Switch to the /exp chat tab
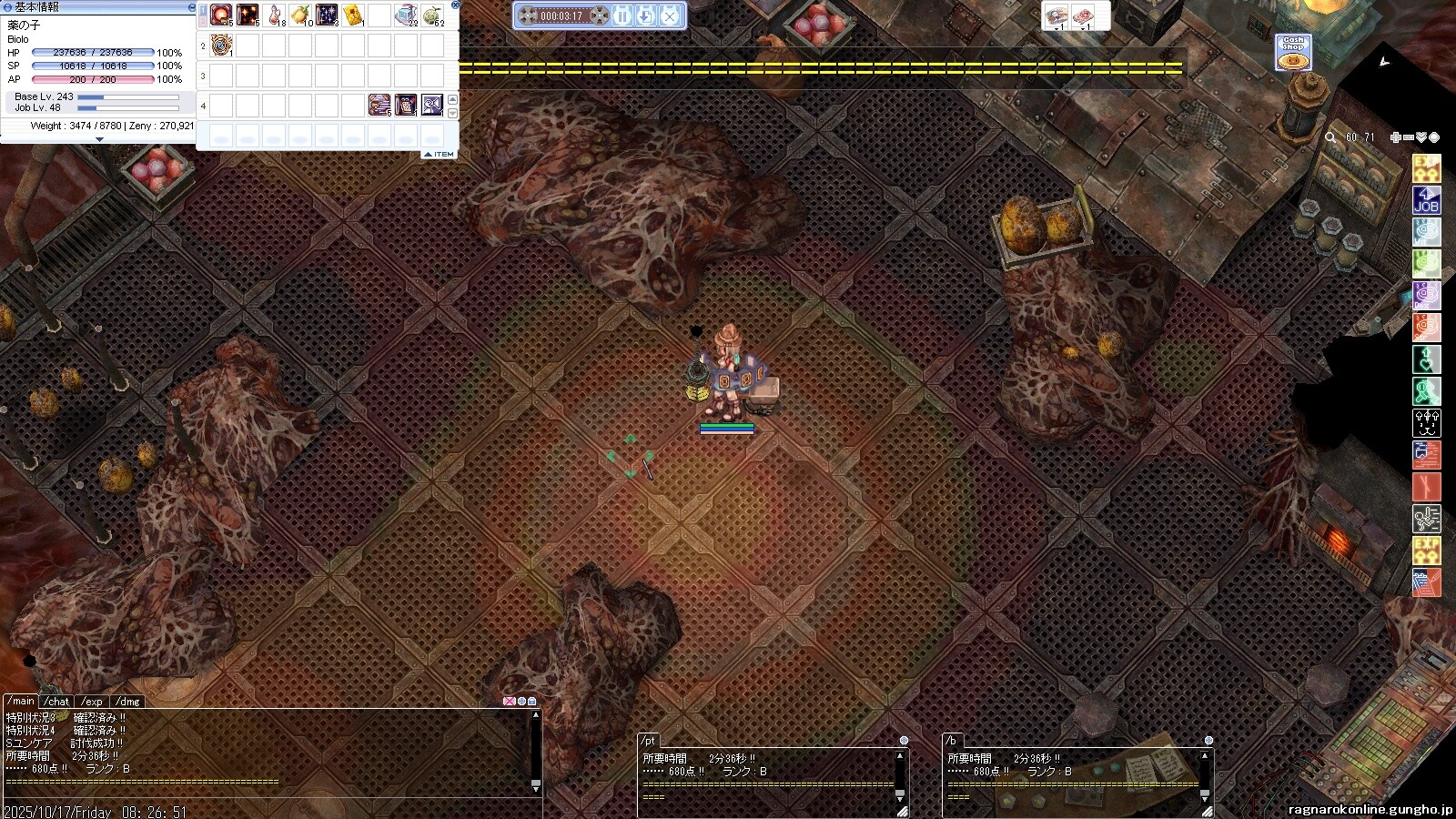Viewport: 1456px width, 819px height. click(x=92, y=702)
